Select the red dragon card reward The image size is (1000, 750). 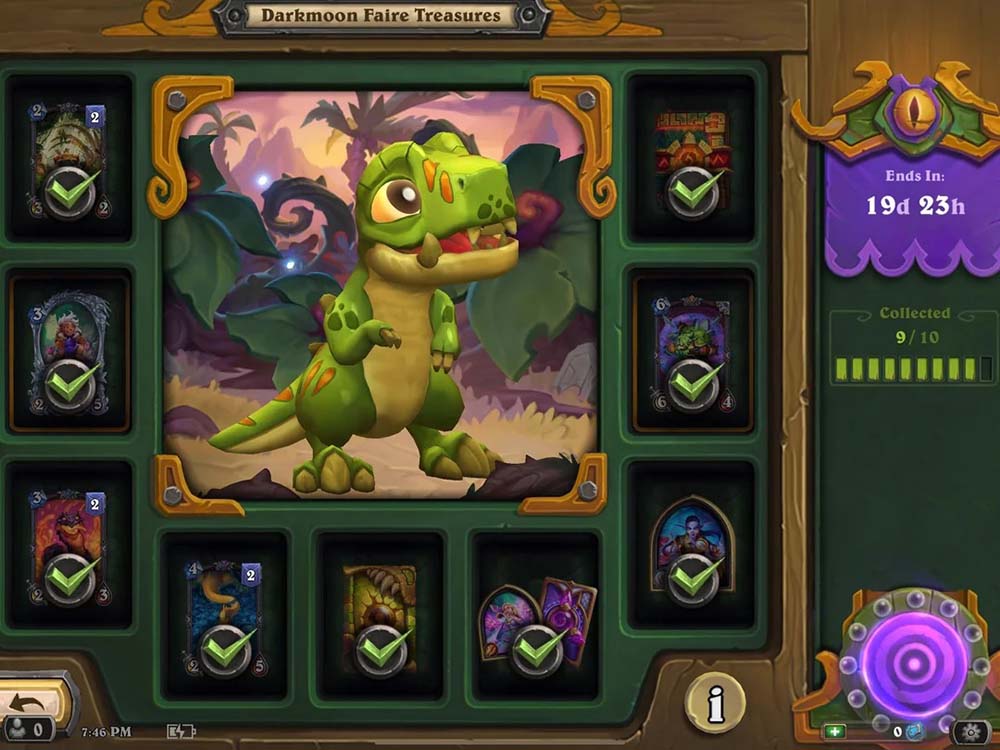point(70,546)
